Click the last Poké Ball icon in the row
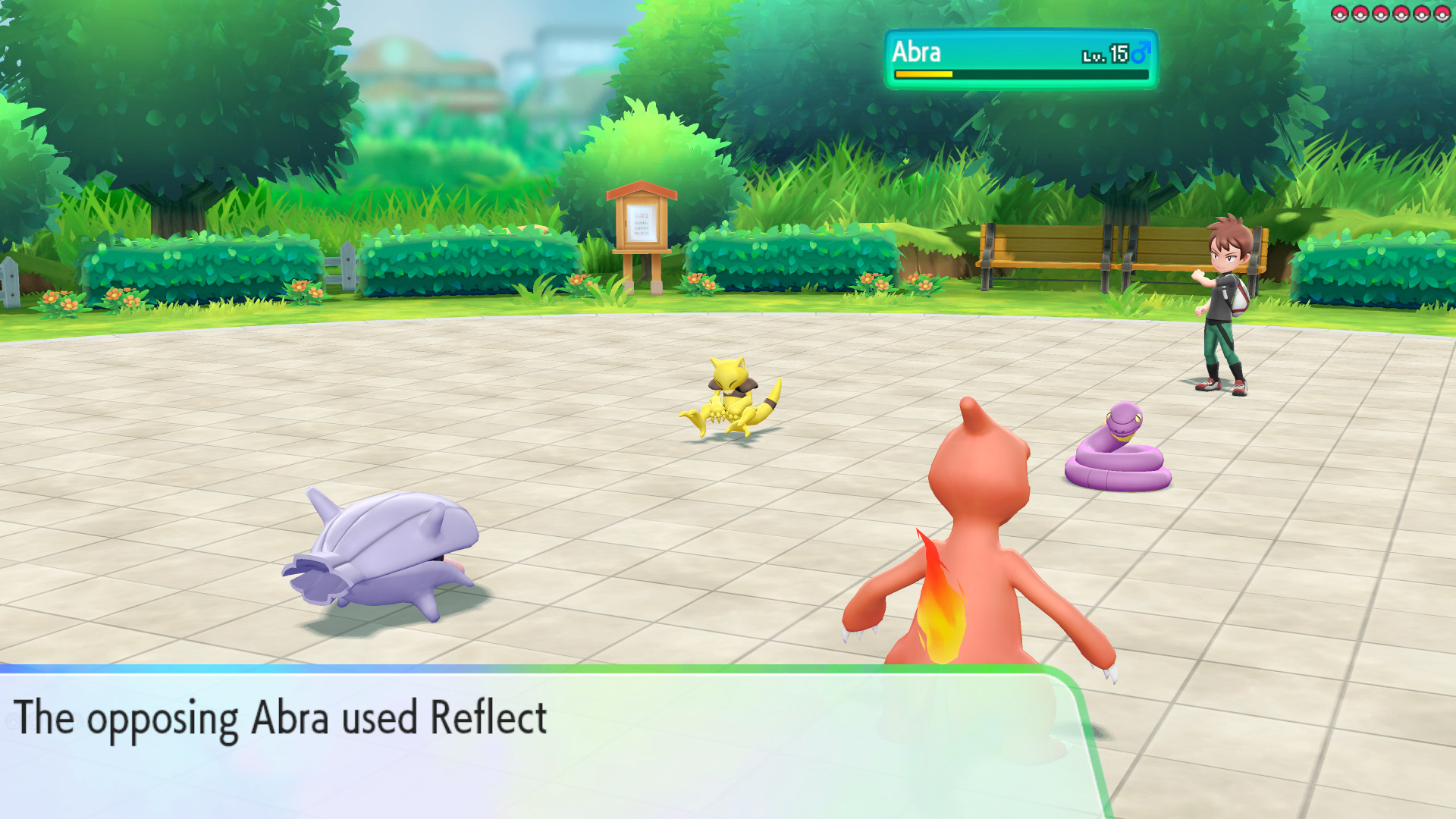The height and width of the screenshot is (819, 1456). click(1440, 13)
